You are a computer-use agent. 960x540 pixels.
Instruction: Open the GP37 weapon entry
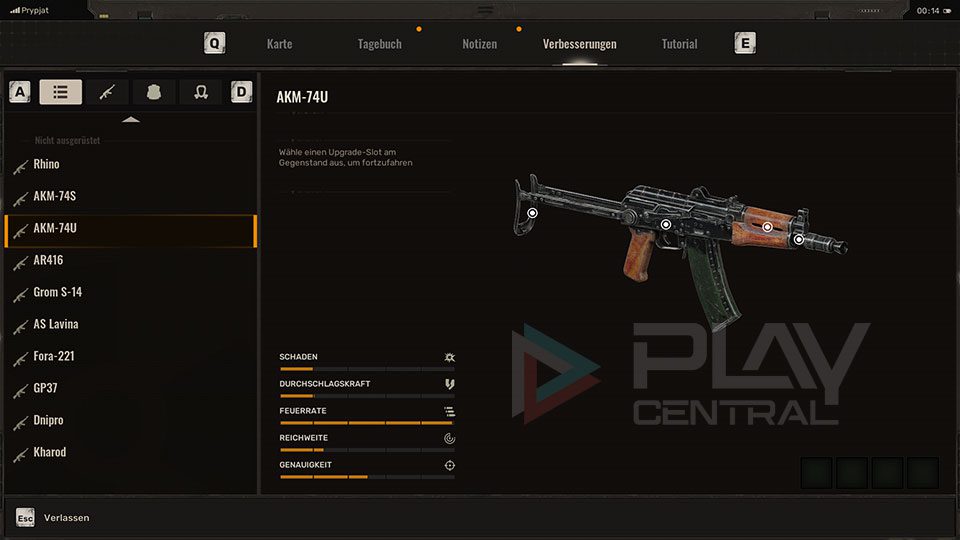(47, 388)
